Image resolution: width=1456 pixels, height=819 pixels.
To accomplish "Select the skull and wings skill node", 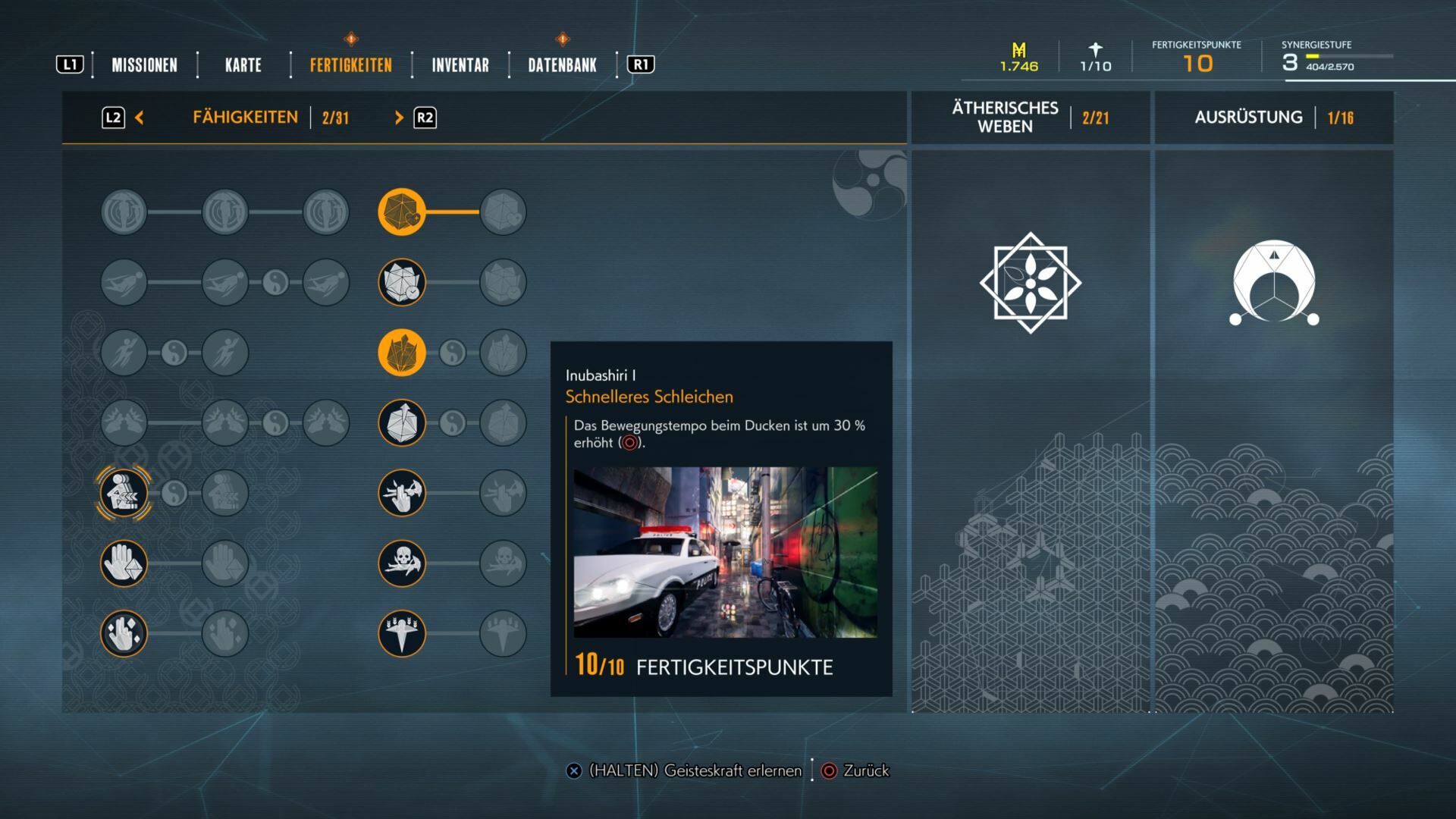I will pos(402,563).
